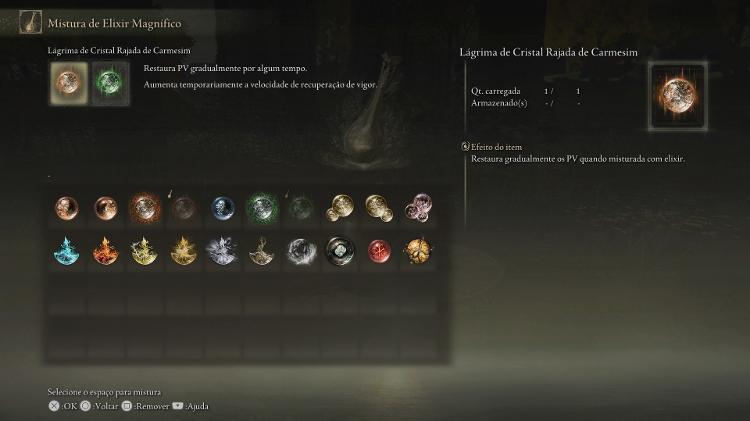This screenshot has height=421, width=750.
Task: Select the first mixing slot with the crimson tear
Action: (x=66, y=83)
